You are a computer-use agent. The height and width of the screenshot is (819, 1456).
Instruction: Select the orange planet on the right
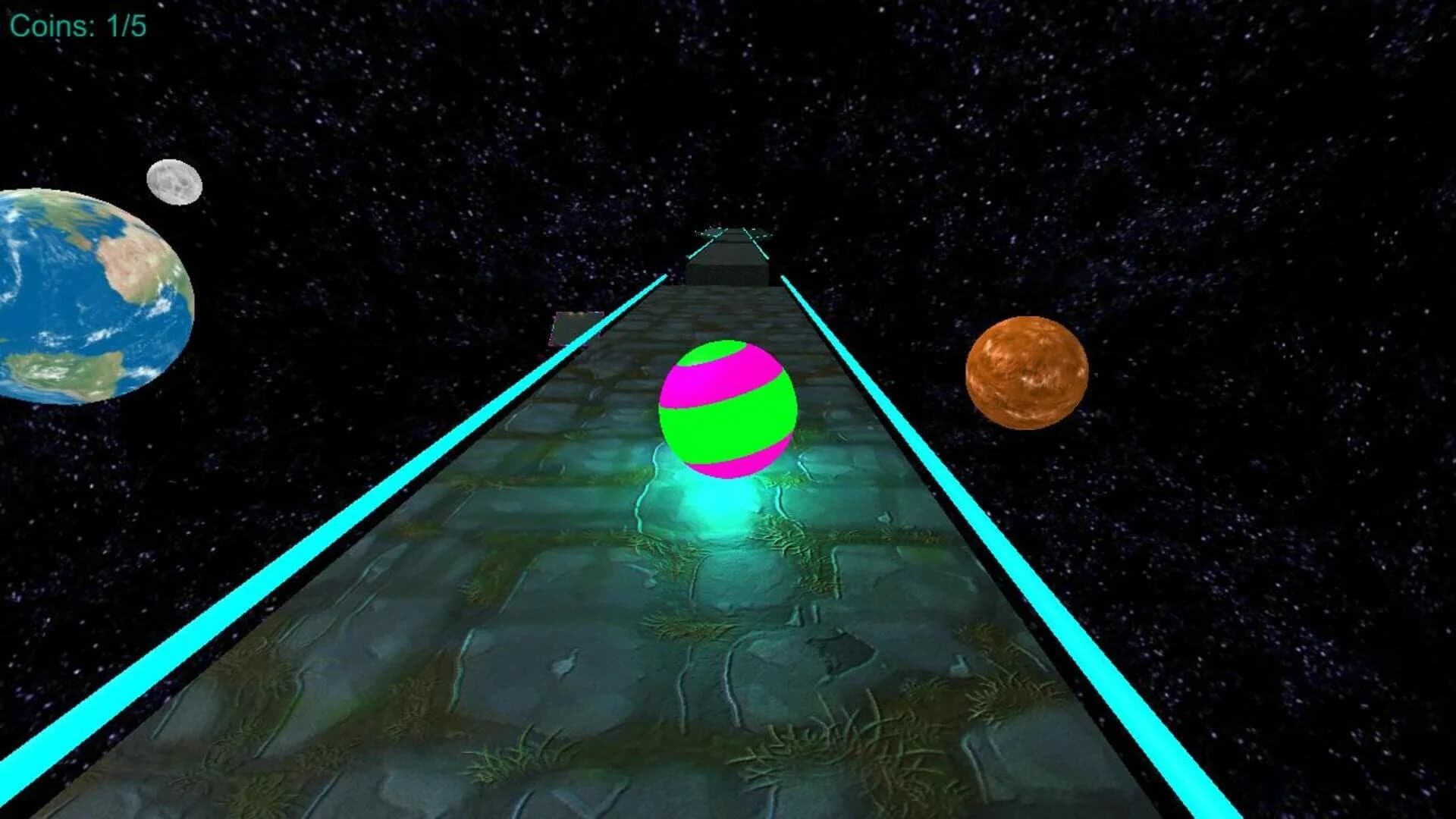1028,372
